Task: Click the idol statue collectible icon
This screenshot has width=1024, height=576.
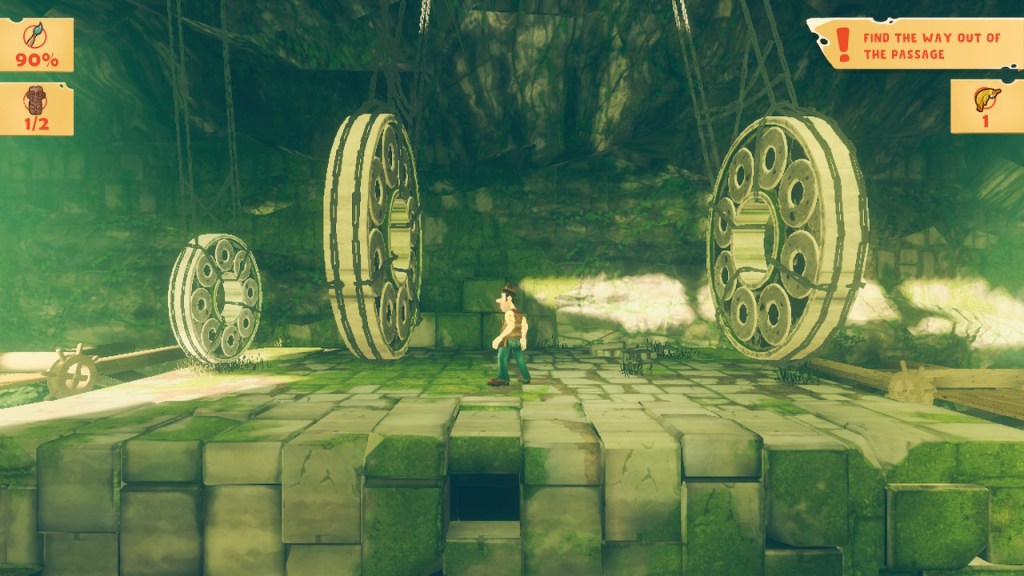Action: [x=34, y=100]
